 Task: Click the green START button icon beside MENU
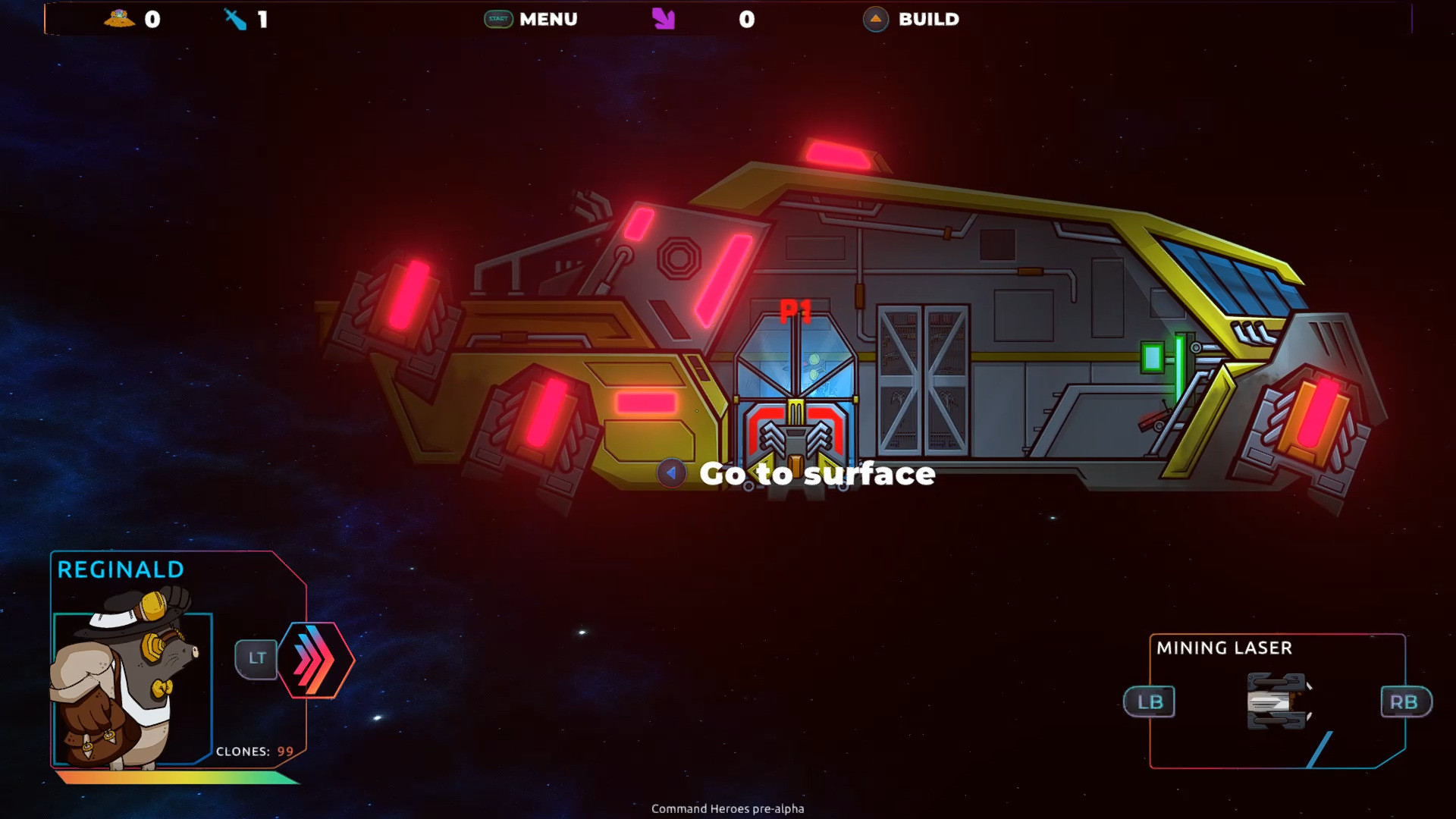point(497,19)
